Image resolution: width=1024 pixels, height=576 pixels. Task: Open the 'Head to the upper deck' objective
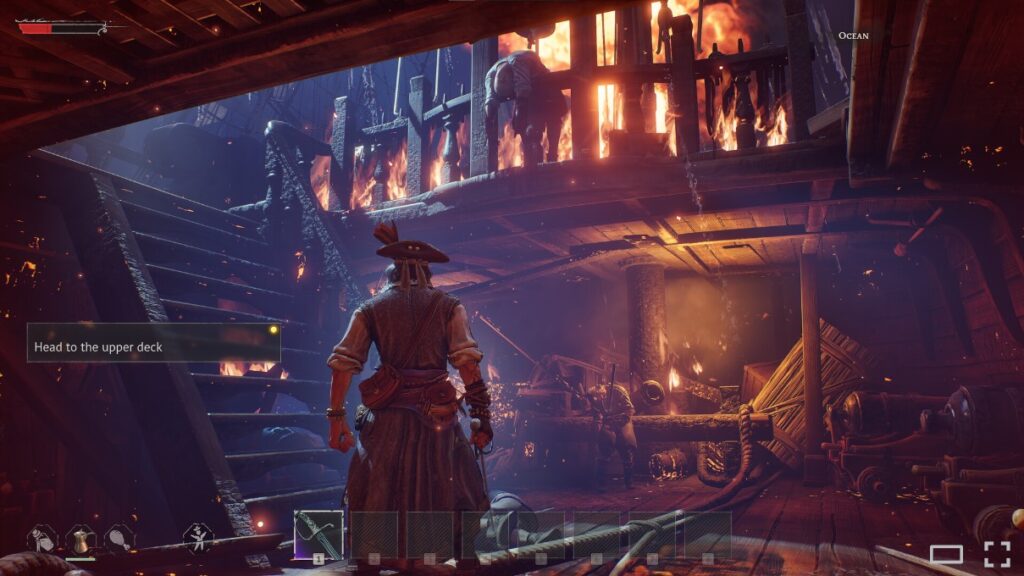click(153, 343)
